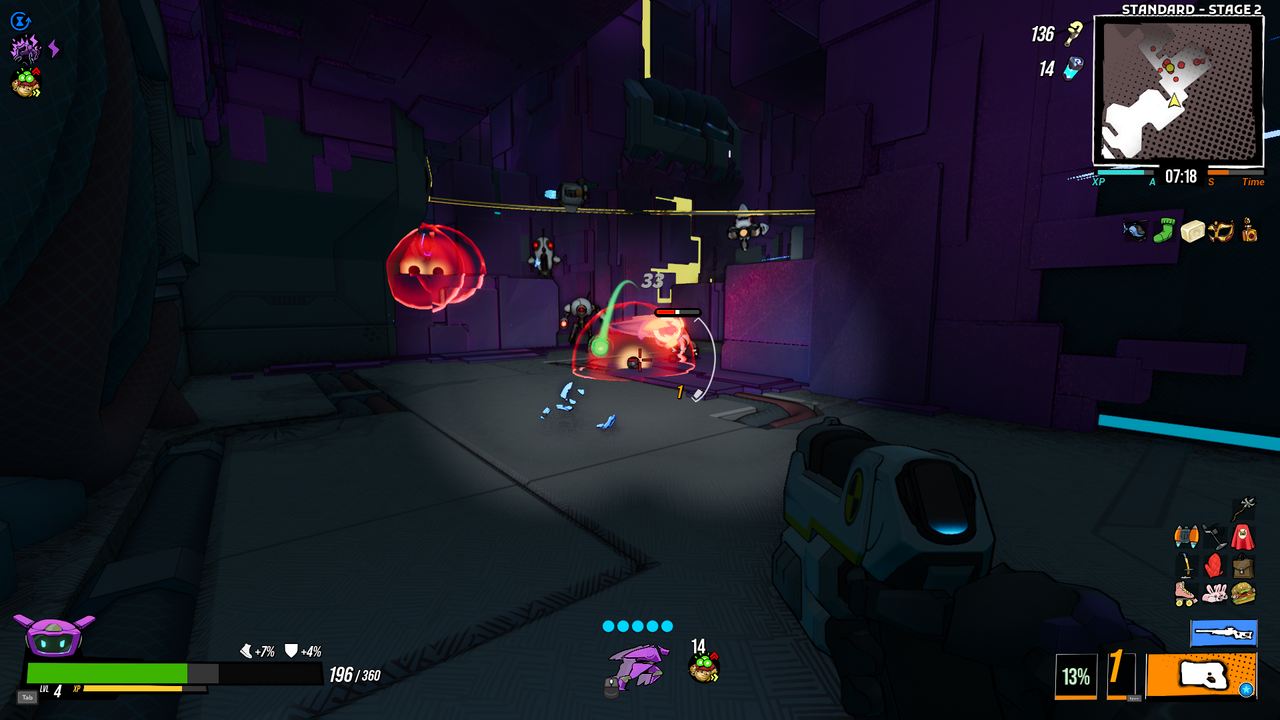
Task: Click the 13% ammo indicator
Action: pyautogui.click(x=1078, y=677)
